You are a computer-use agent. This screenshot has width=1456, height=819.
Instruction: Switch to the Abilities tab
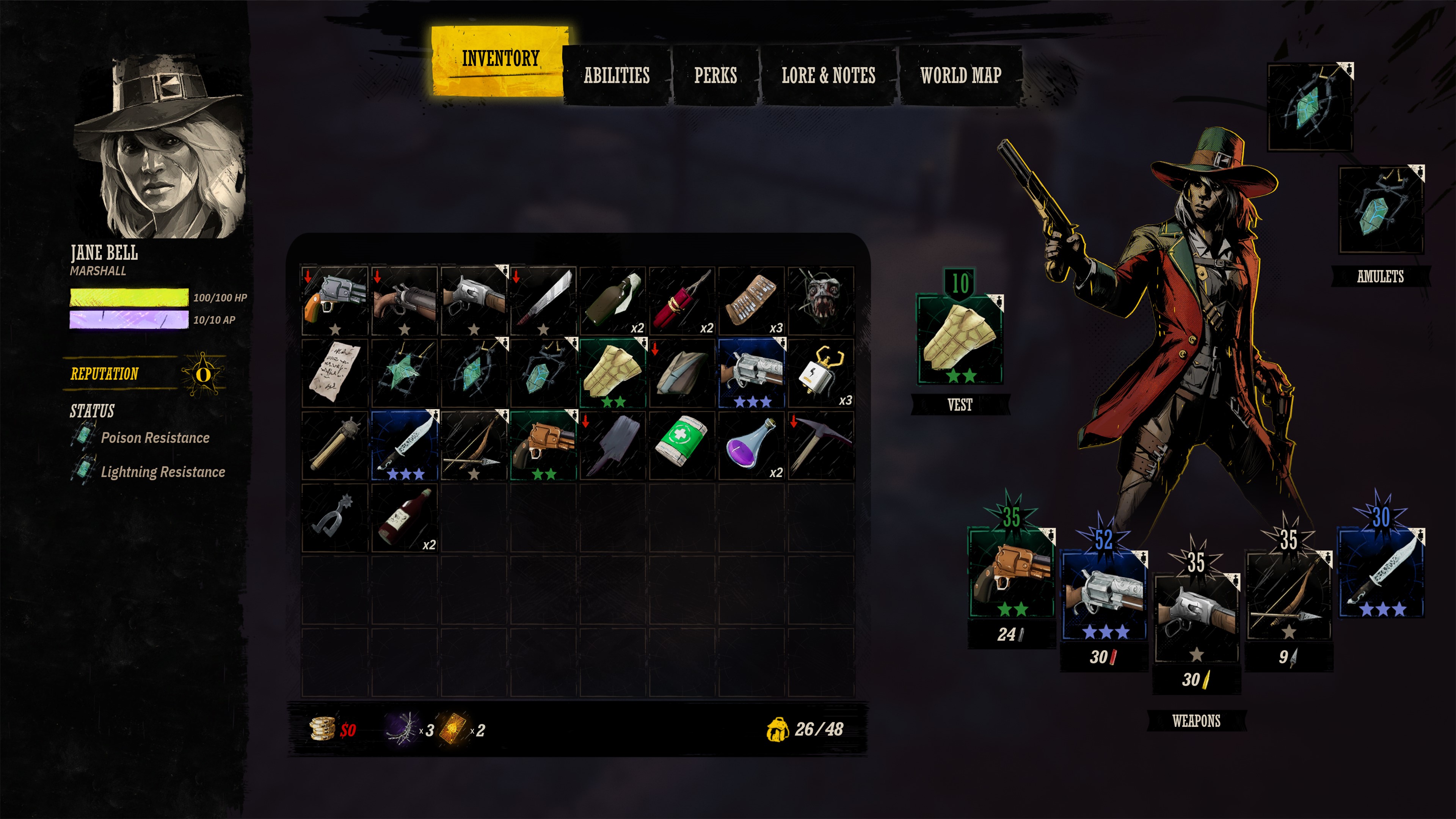pos(616,75)
